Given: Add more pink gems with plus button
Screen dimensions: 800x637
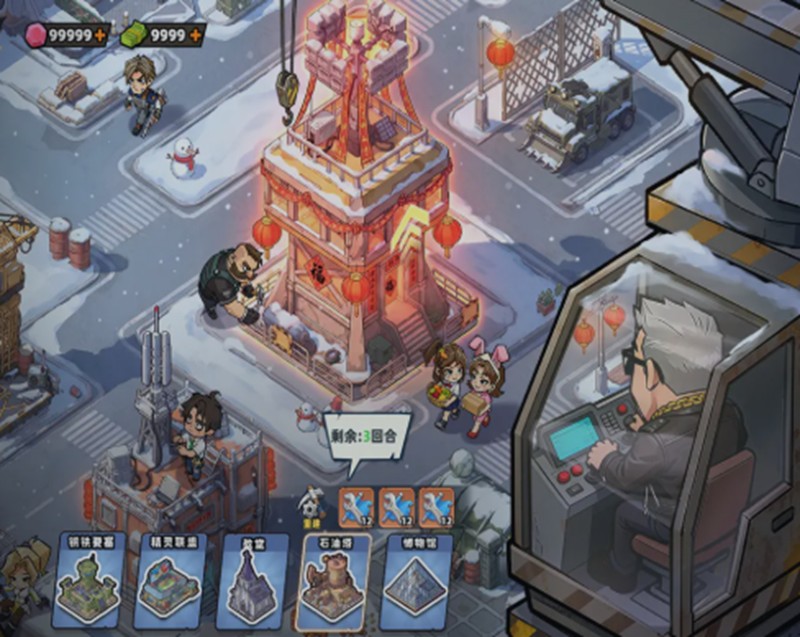Looking at the screenshot, I should click(100, 34).
